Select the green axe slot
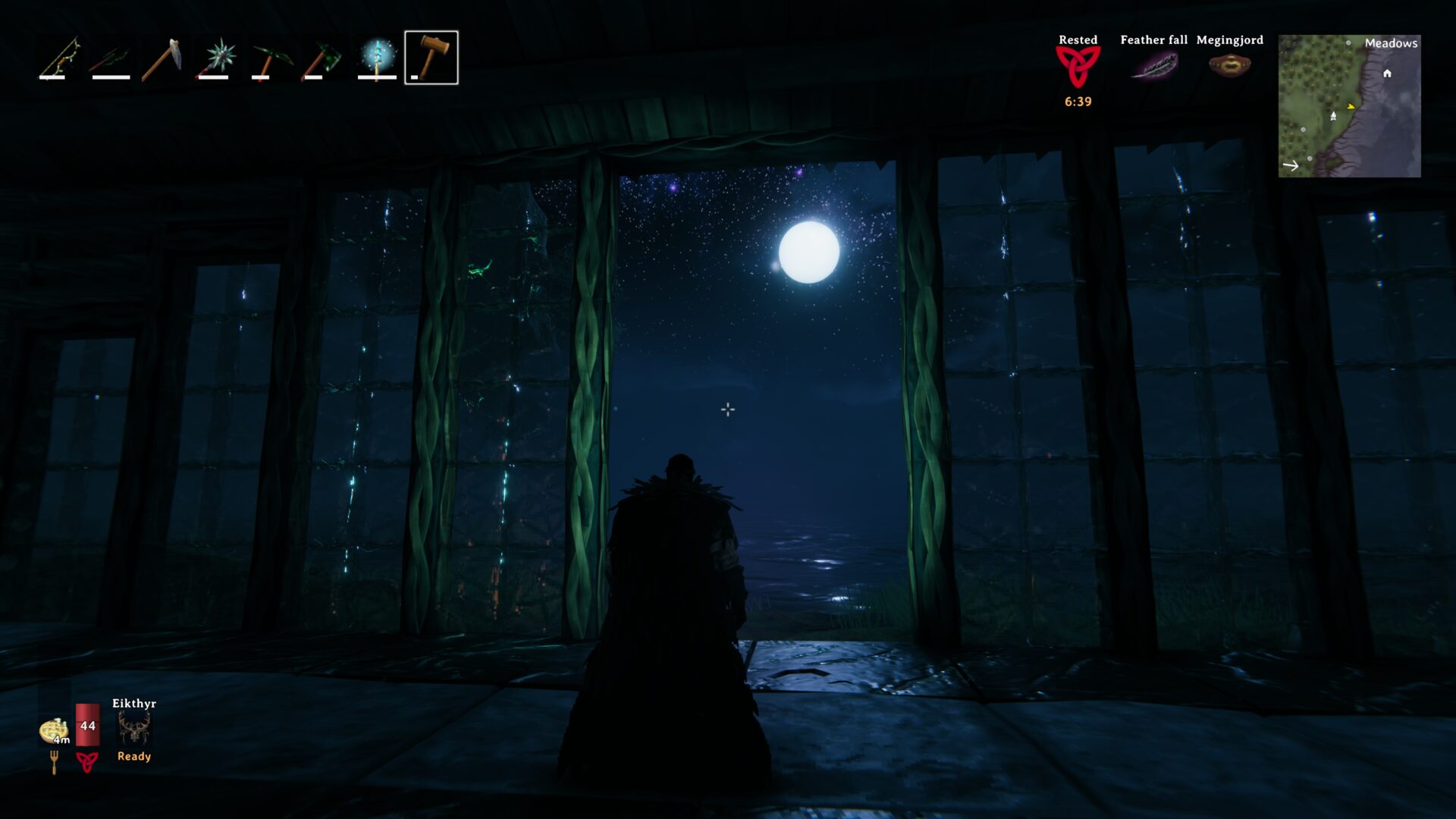1456x819 pixels. tap(323, 58)
